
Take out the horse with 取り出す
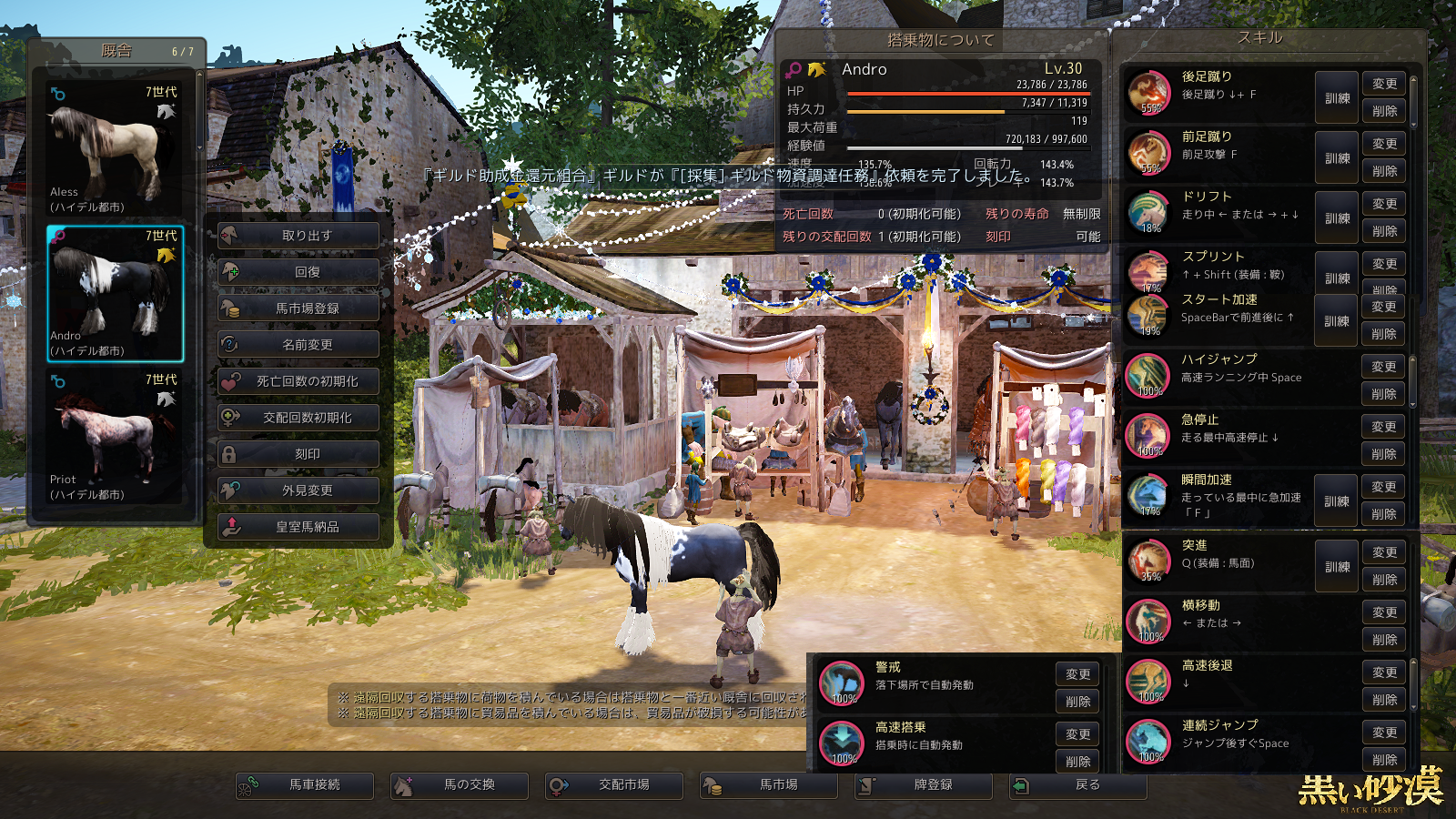[x=298, y=236]
